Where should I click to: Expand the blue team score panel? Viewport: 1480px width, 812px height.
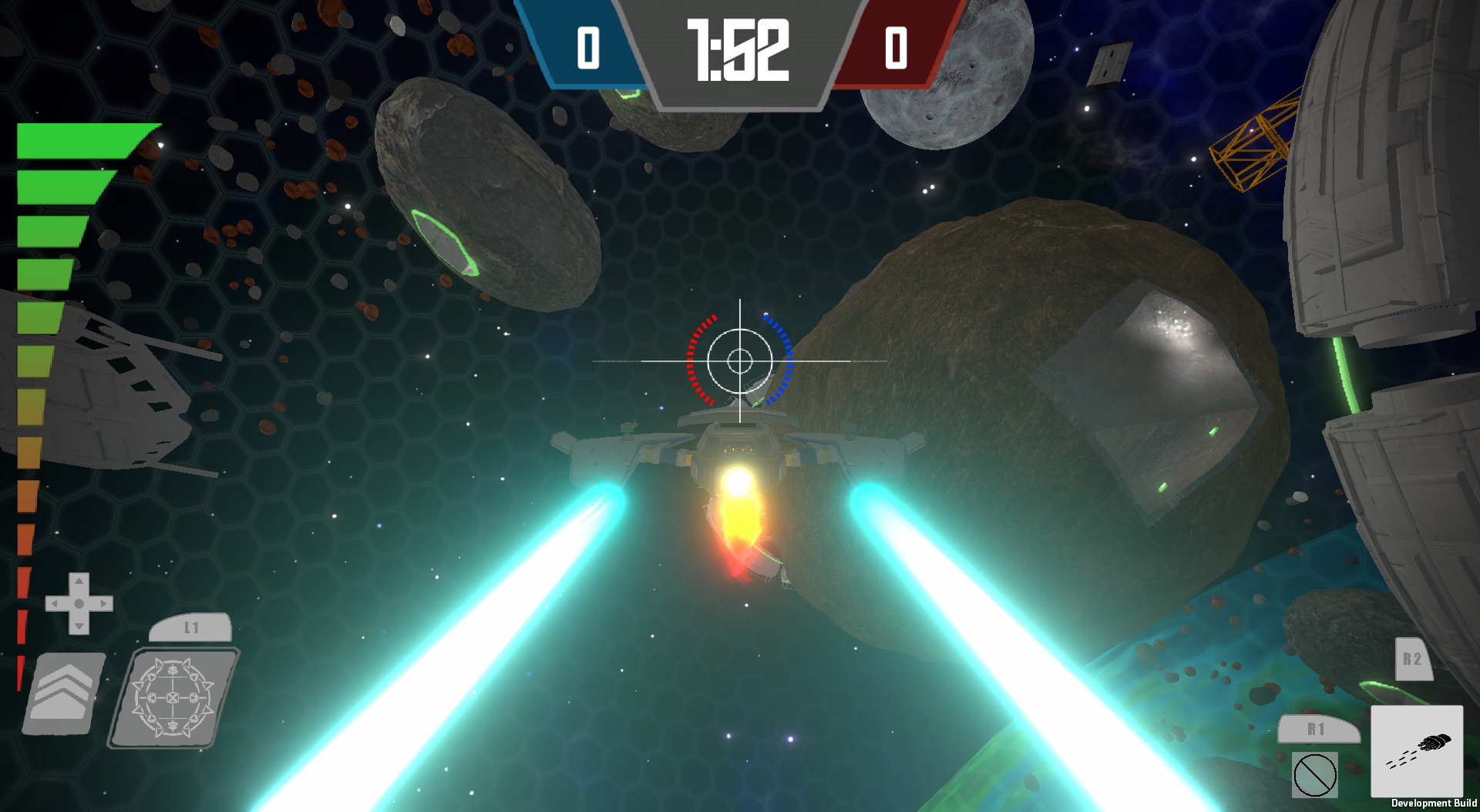tap(588, 46)
